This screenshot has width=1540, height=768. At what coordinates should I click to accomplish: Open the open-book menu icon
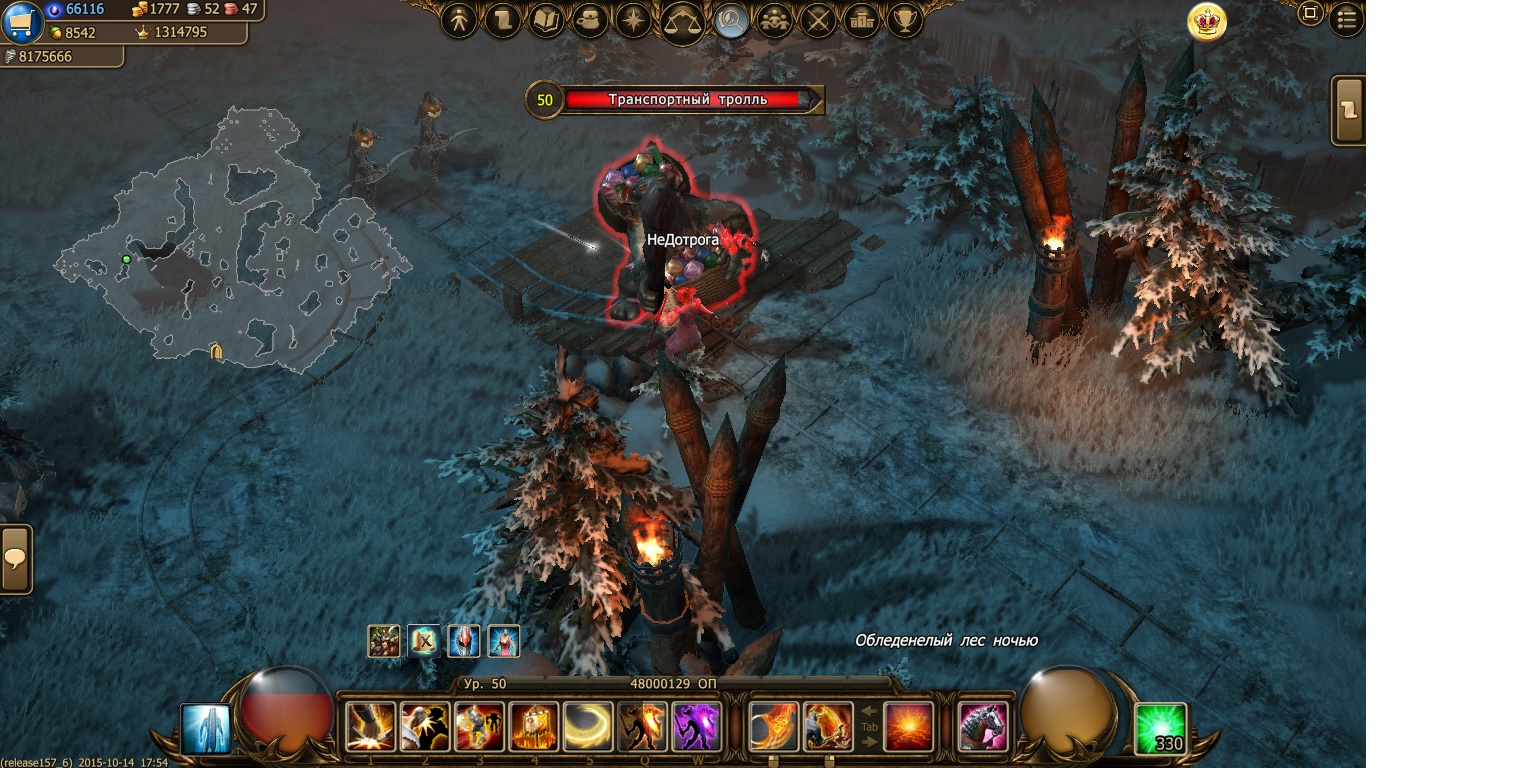pyautogui.click(x=546, y=20)
